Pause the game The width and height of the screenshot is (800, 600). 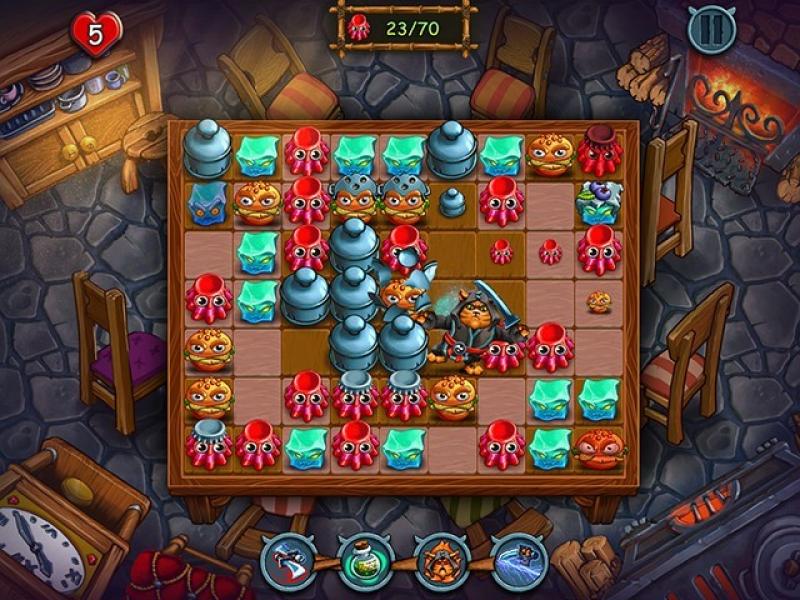pyautogui.click(x=711, y=29)
